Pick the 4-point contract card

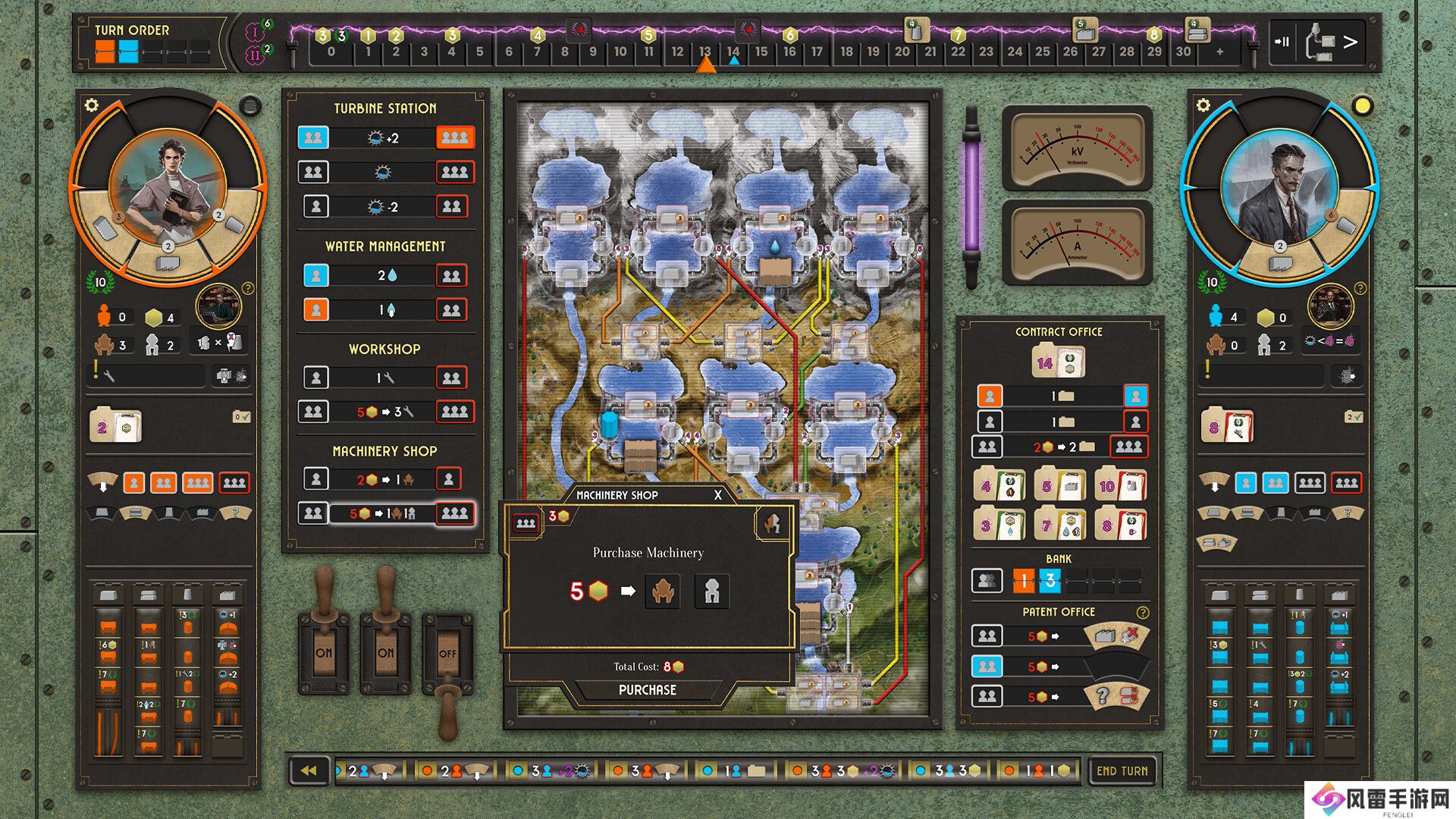(999, 485)
